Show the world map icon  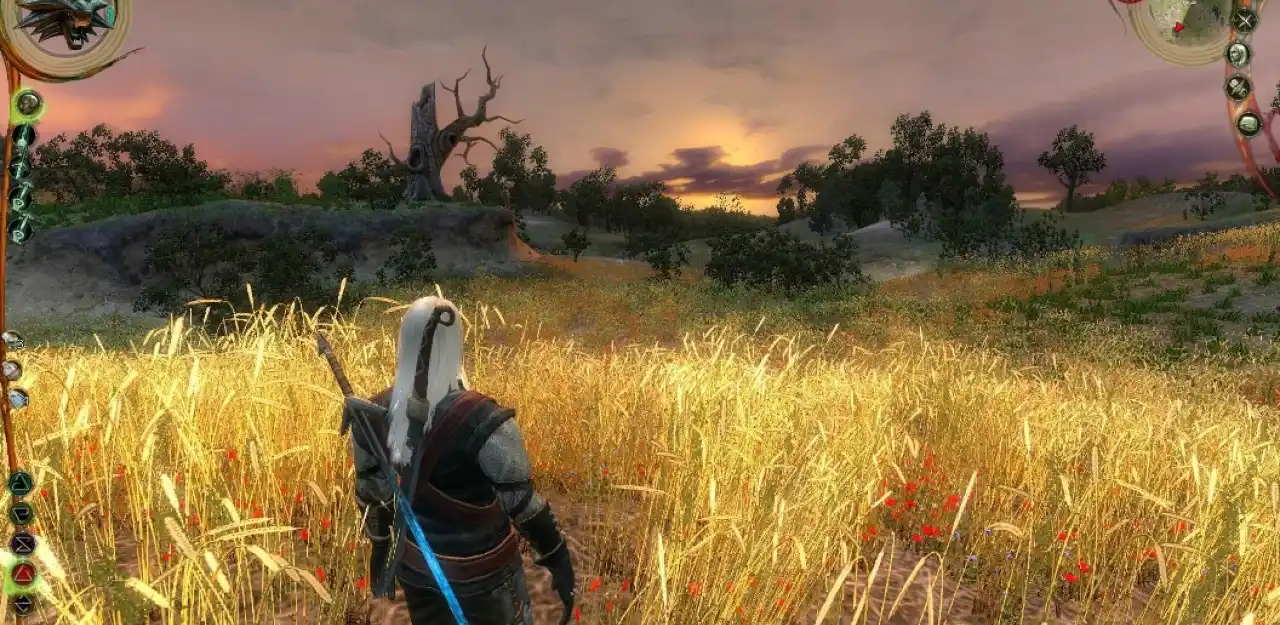point(1248,124)
